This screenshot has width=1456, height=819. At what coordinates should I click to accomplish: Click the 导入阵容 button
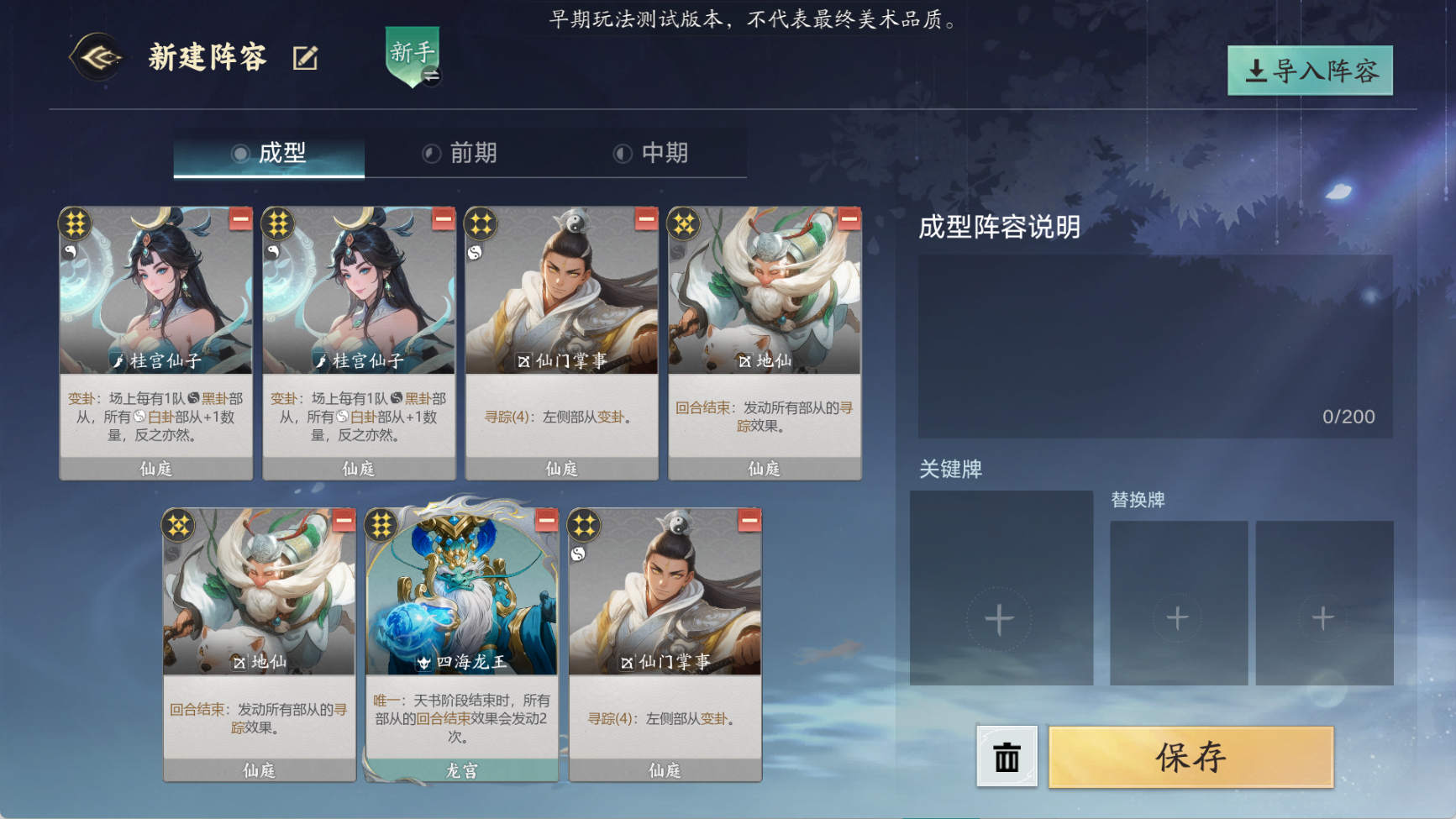[x=1311, y=72]
